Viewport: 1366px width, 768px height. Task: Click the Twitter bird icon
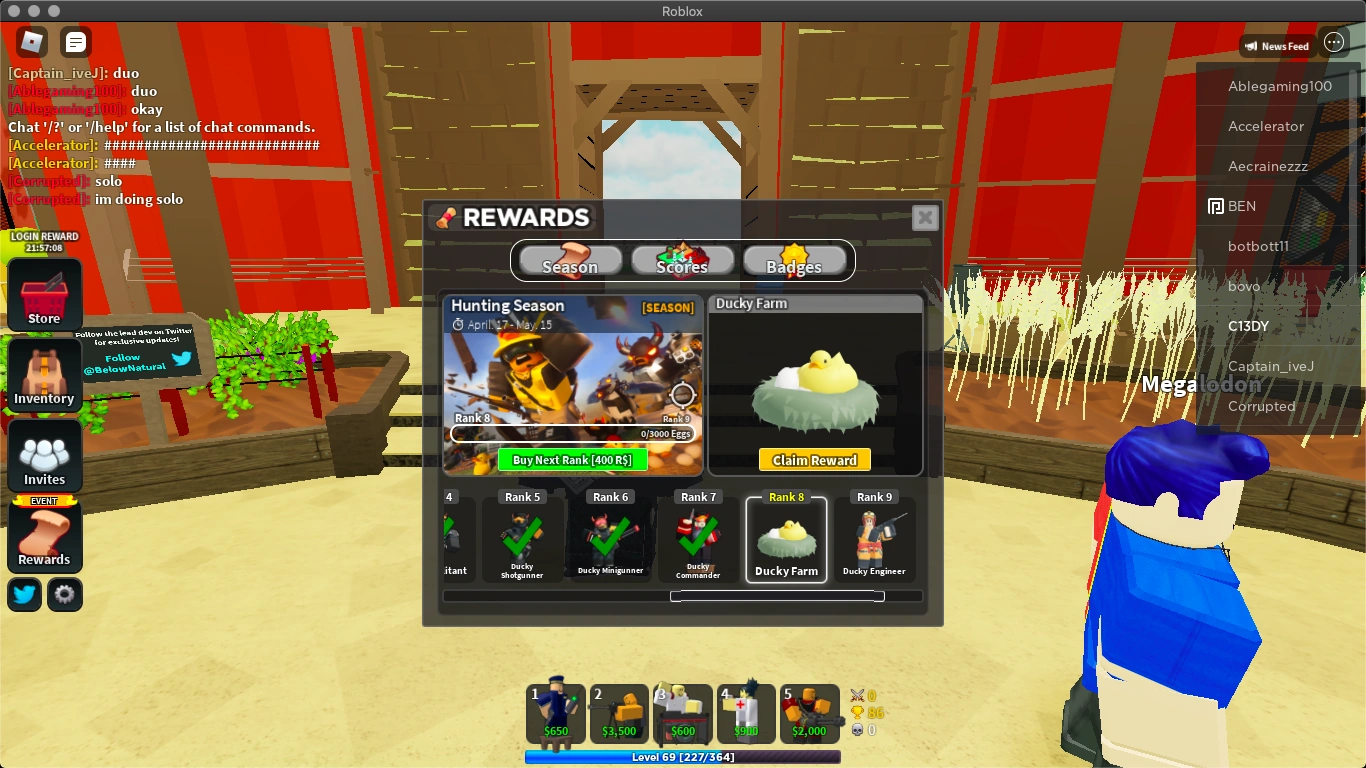tap(23, 594)
